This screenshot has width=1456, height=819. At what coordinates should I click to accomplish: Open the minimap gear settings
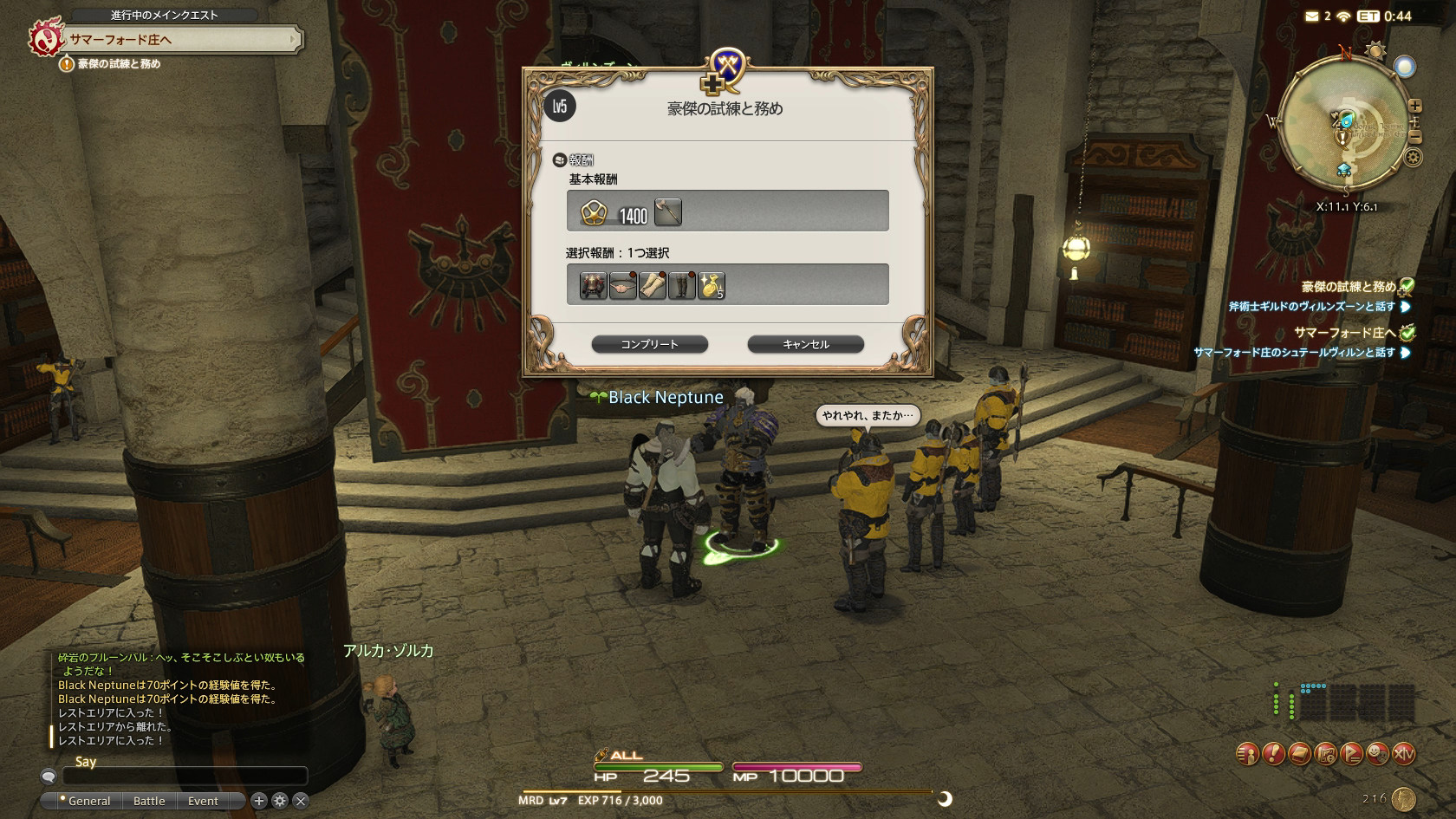click(x=1414, y=158)
